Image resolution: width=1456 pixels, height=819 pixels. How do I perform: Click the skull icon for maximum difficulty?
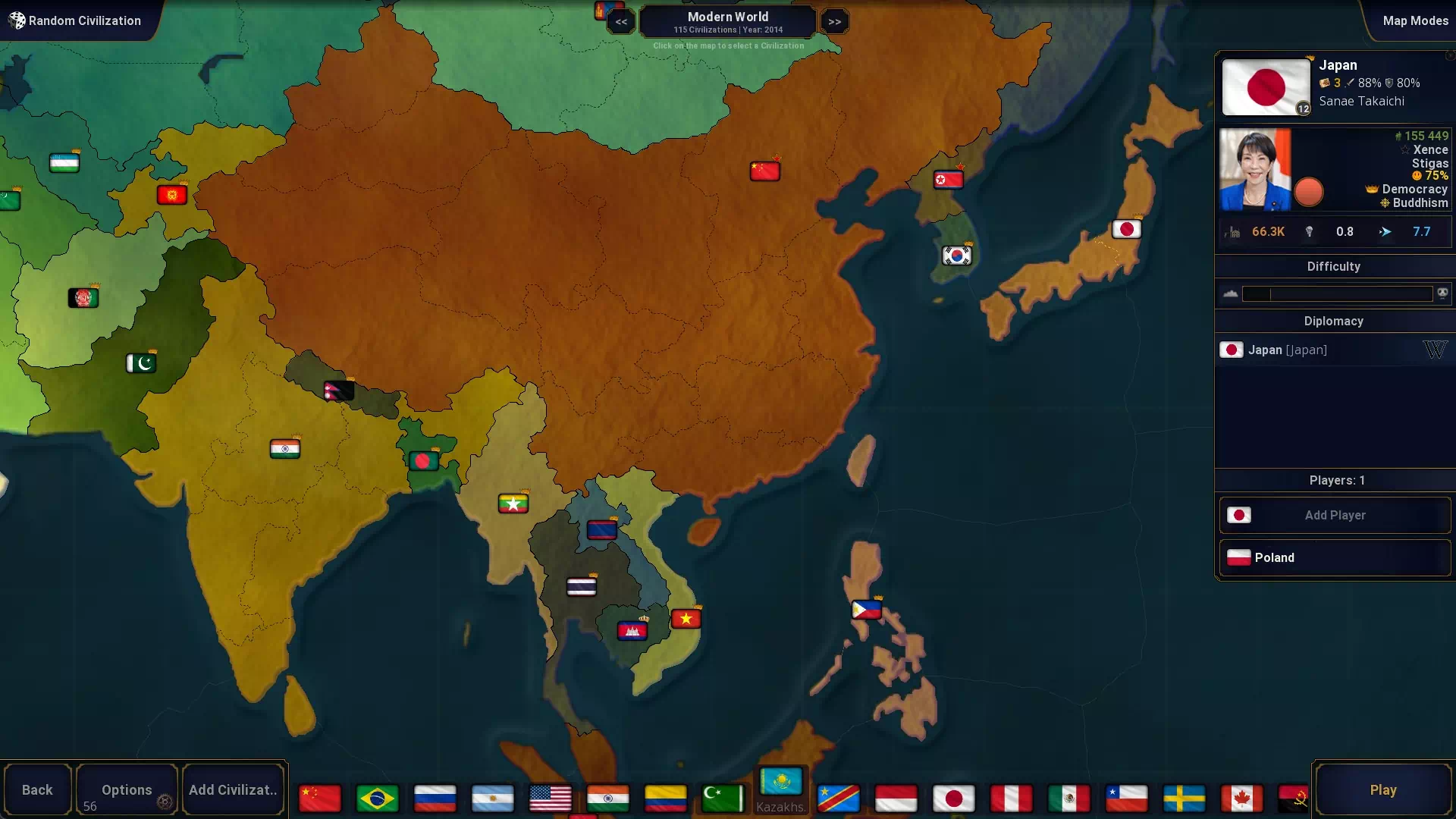tap(1443, 292)
